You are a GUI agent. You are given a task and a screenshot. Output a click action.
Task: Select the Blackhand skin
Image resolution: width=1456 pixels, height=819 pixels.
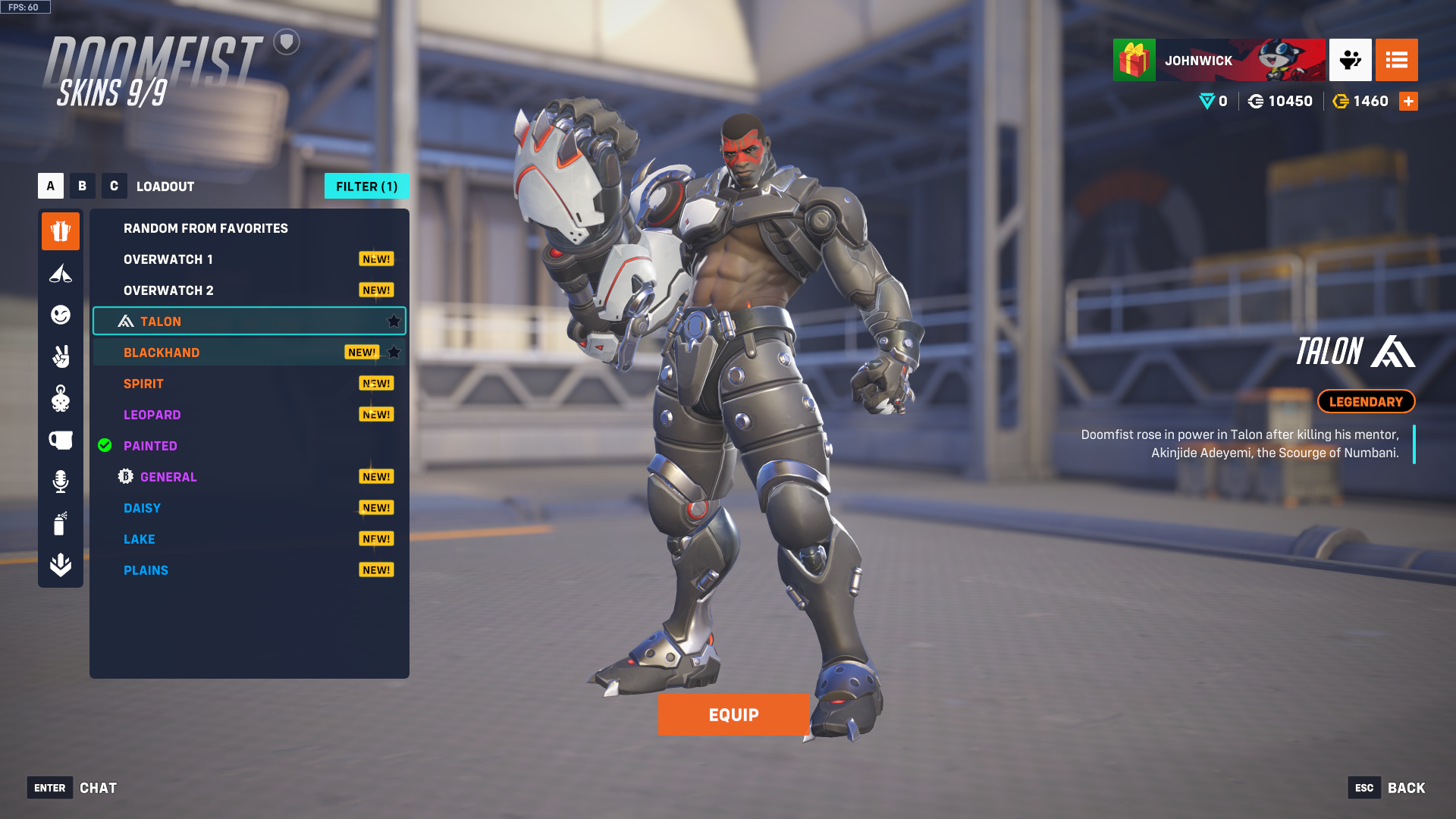point(162,353)
